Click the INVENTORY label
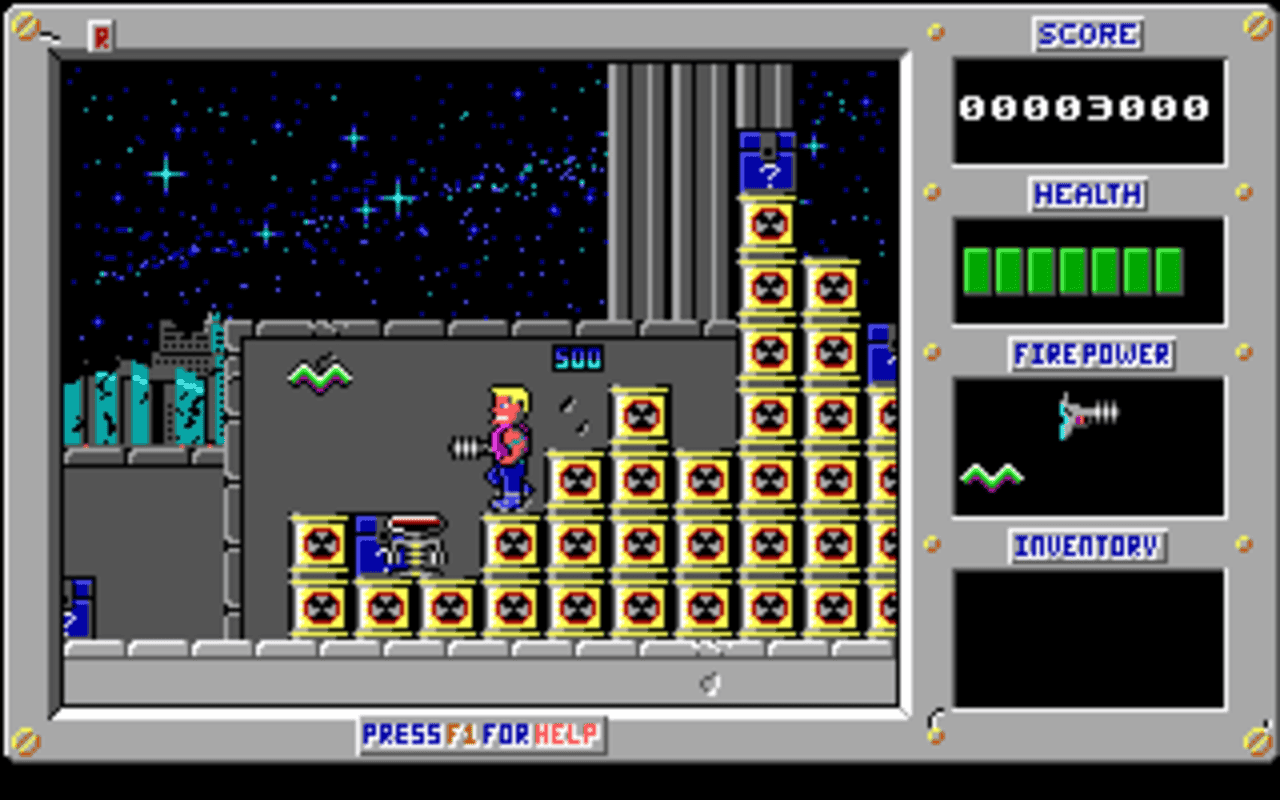Viewport: 1280px width, 800px height. point(1088,545)
